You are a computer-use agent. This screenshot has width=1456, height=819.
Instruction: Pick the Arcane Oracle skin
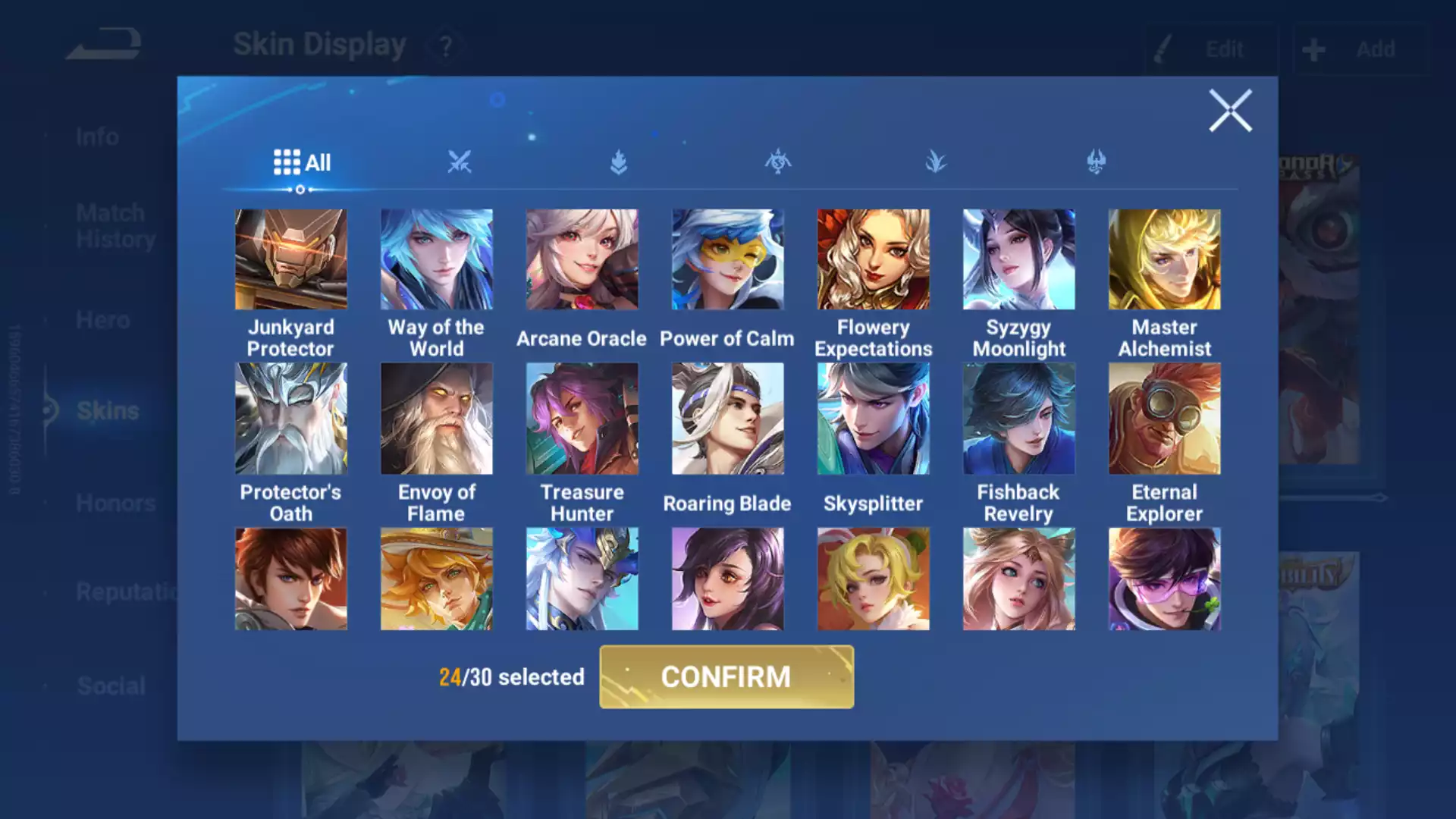click(582, 259)
